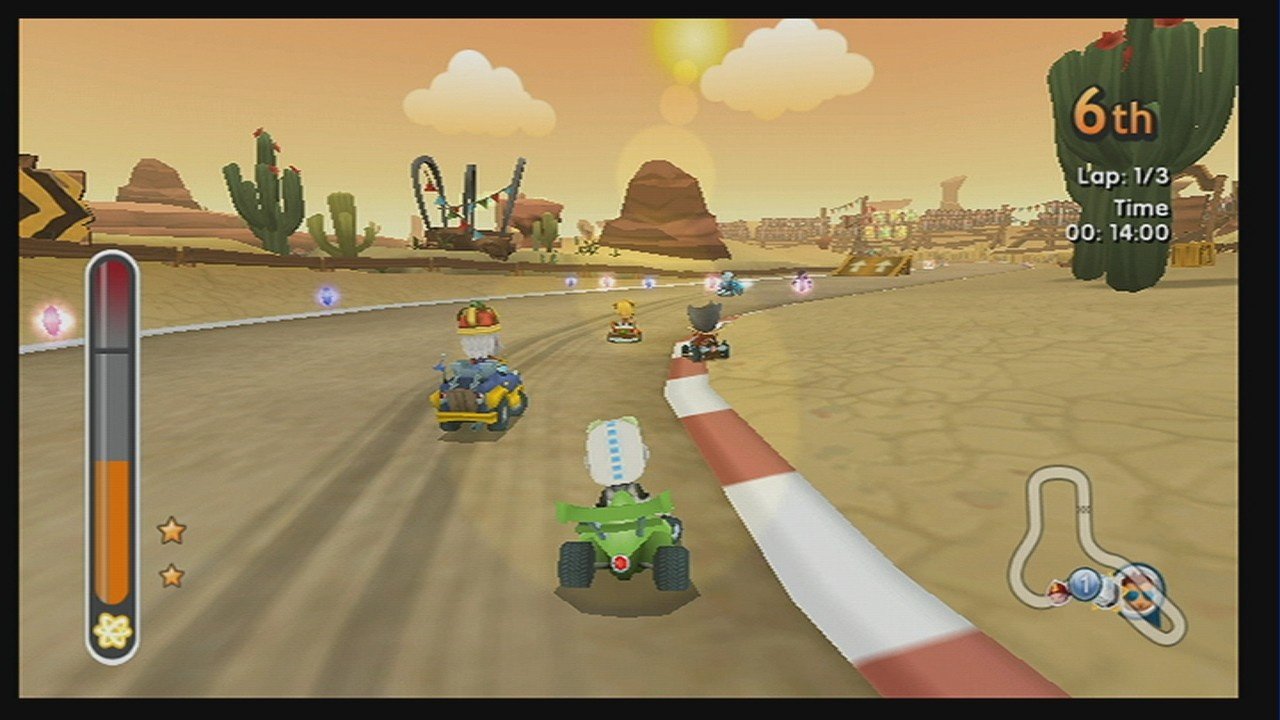This screenshot has height=720, width=1280.
Task: Click the blue "1" medal marker on the minimap
Action: tap(1084, 586)
